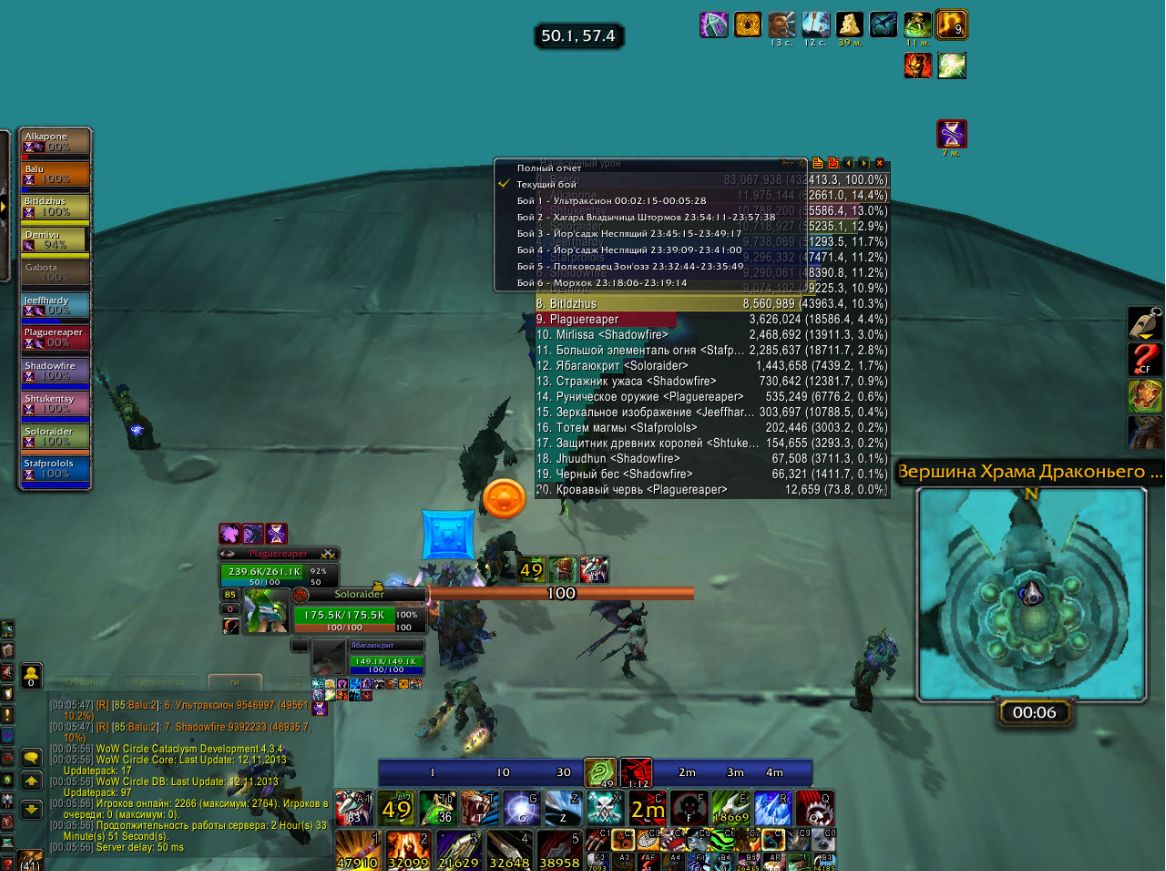The height and width of the screenshot is (871, 1166).
Task: Choose the Stafprolols raid frame
Action: [56, 469]
